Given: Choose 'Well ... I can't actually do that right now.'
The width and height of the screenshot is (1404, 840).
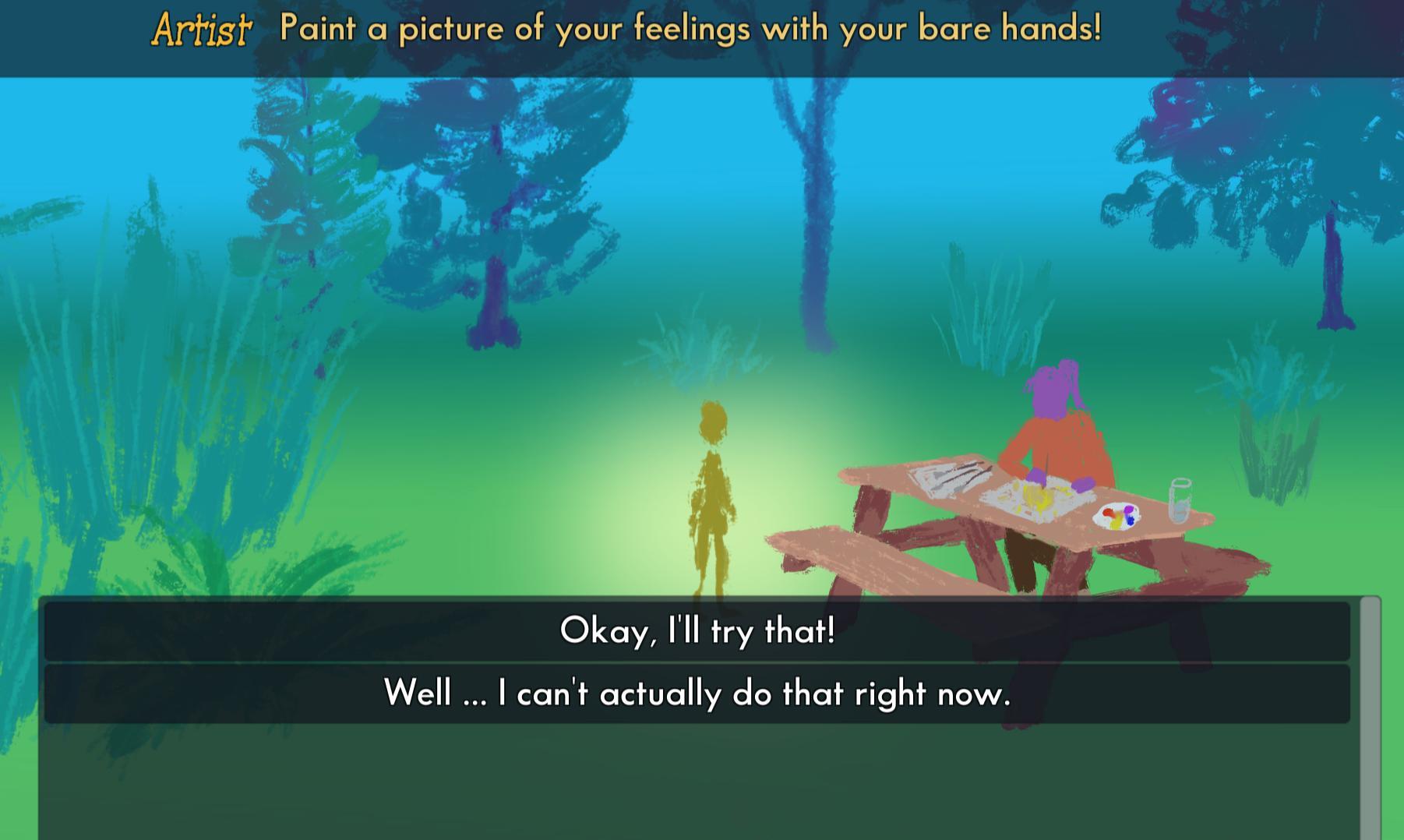Looking at the screenshot, I should click(699, 692).
